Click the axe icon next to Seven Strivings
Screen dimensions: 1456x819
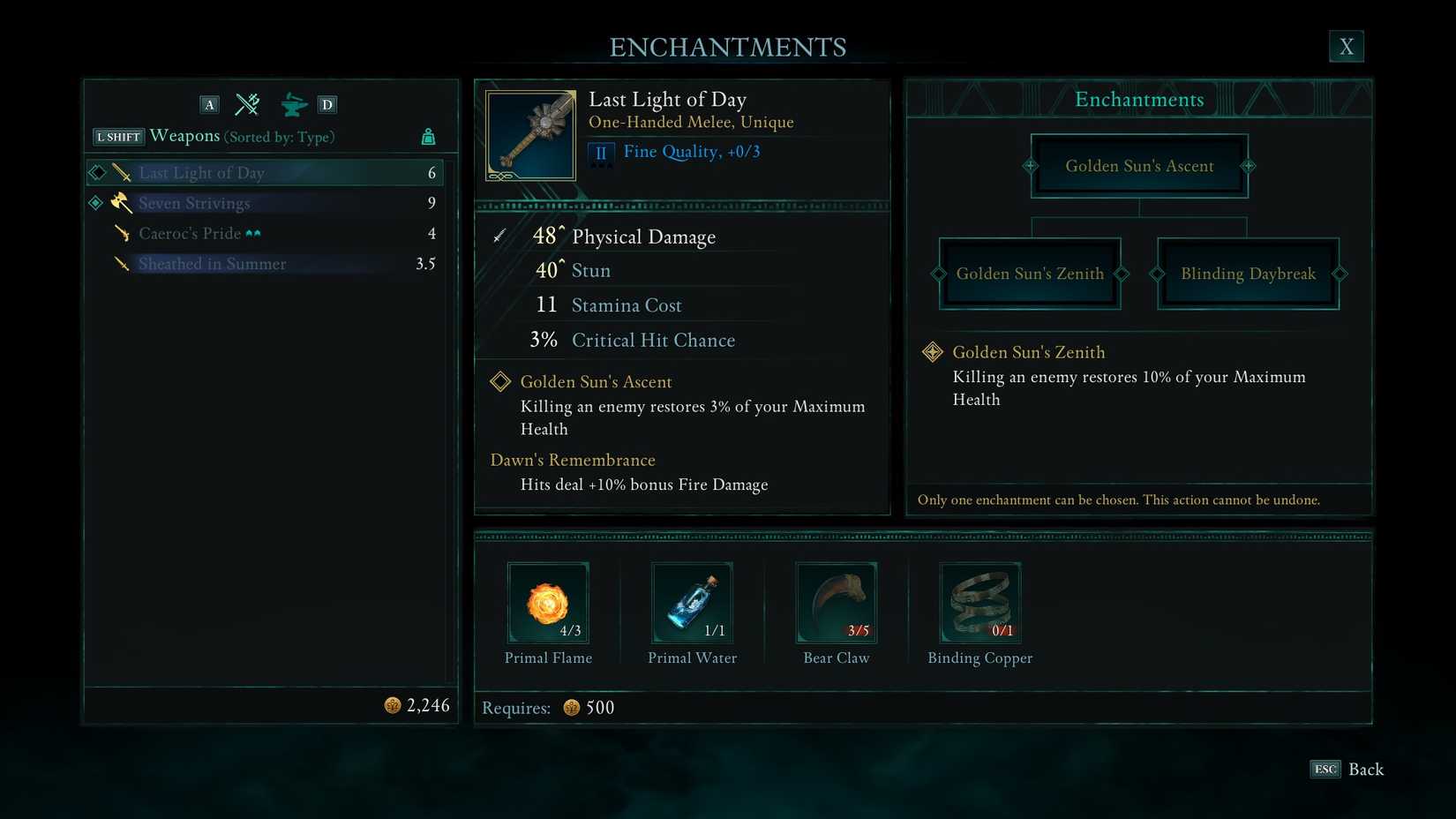121,203
